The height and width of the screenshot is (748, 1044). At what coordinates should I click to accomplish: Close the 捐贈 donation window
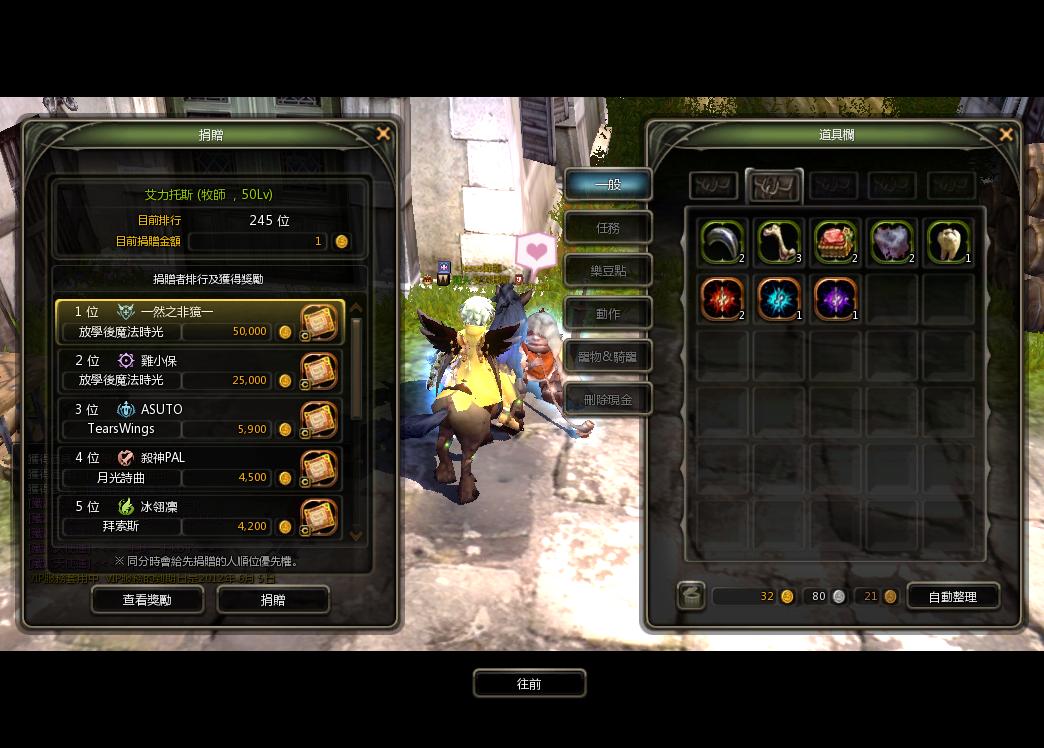pos(383,134)
